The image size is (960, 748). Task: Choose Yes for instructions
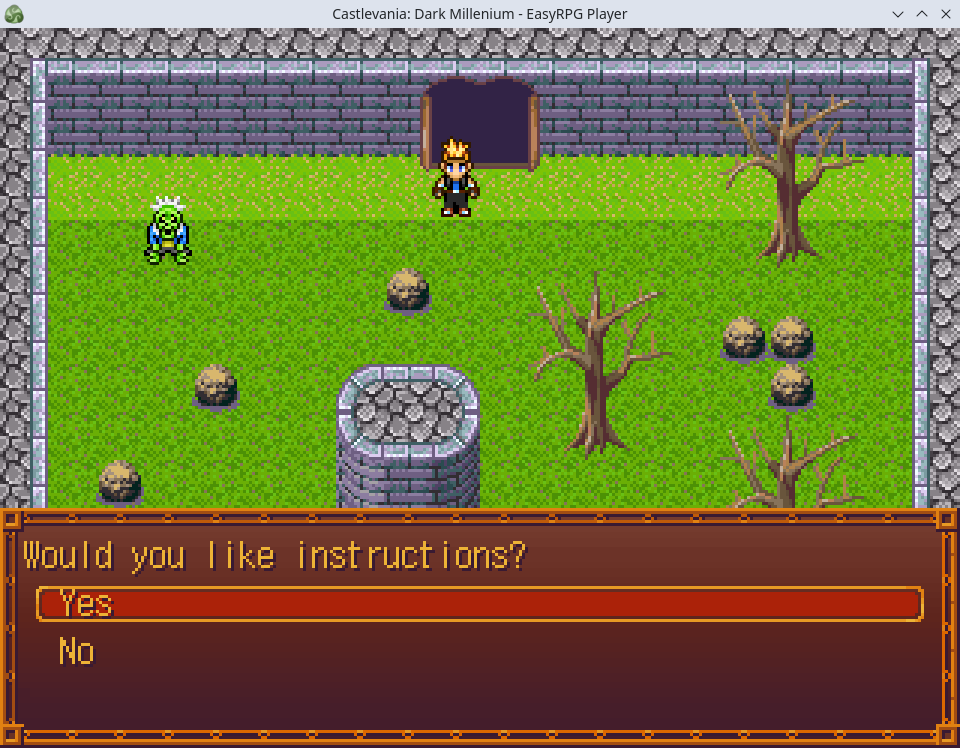(86, 604)
